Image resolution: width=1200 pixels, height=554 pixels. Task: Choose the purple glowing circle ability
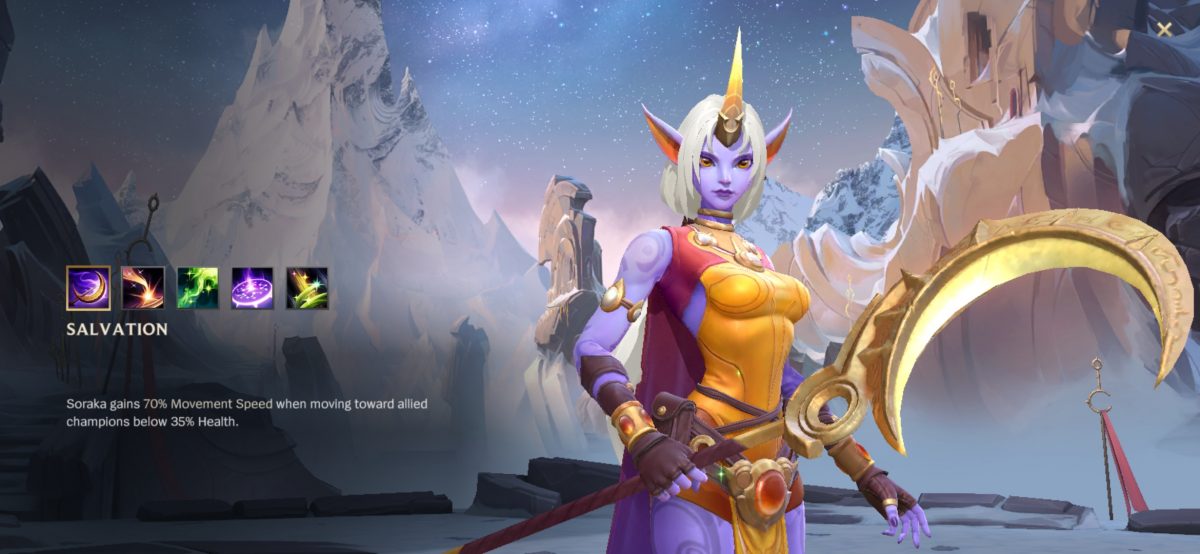tap(253, 288)
